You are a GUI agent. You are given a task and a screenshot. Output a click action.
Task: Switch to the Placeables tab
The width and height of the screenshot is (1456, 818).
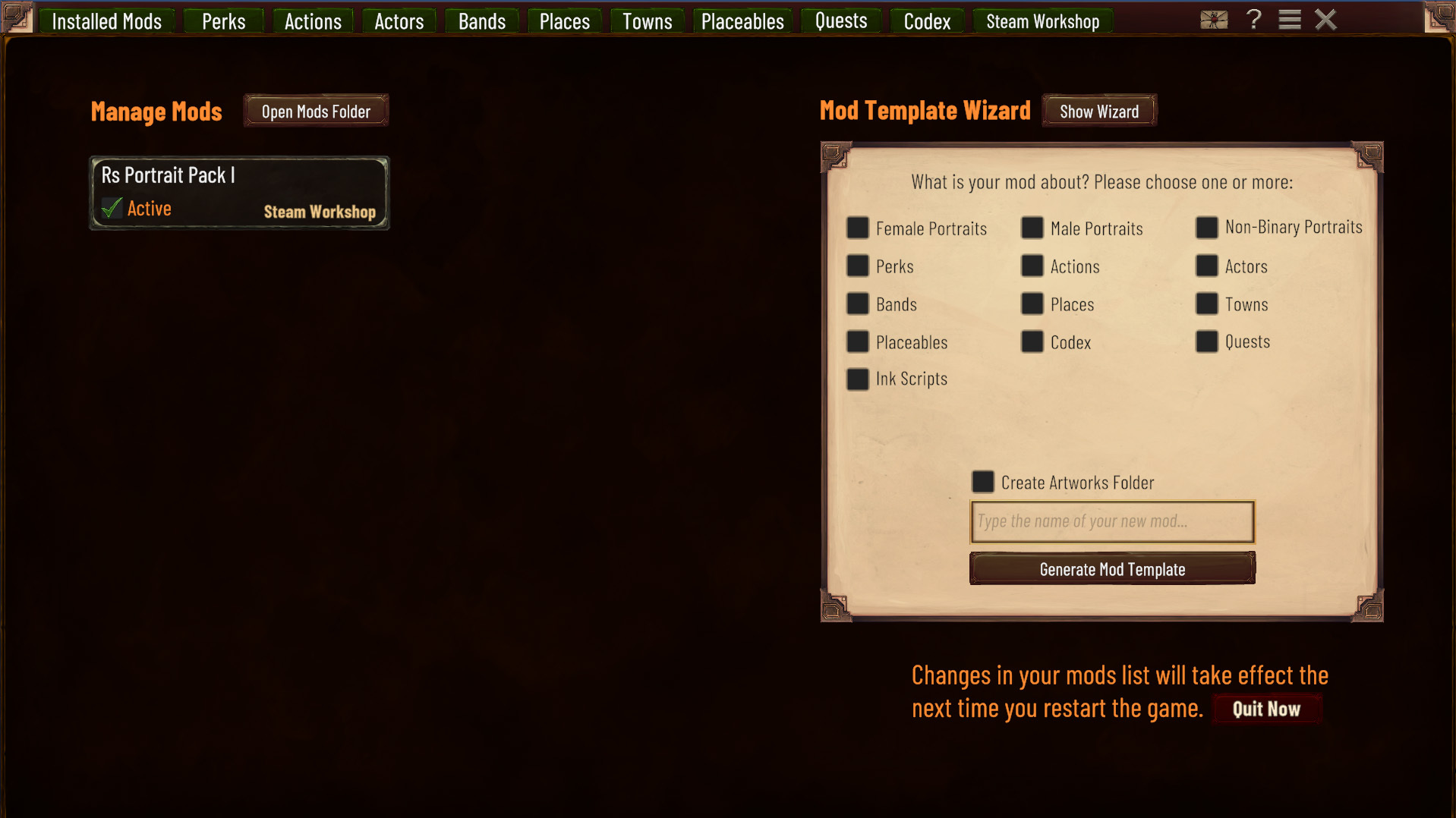[x=742, y=21]
